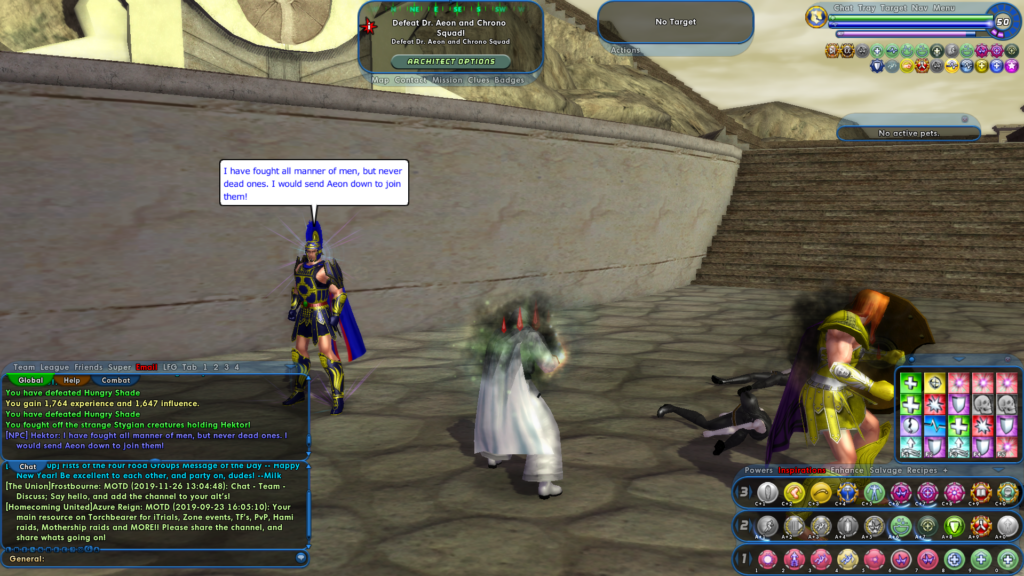Use the yellow crosshair inspiration
The height and width of the screenshot is (576, 1024).
(934, 381)
